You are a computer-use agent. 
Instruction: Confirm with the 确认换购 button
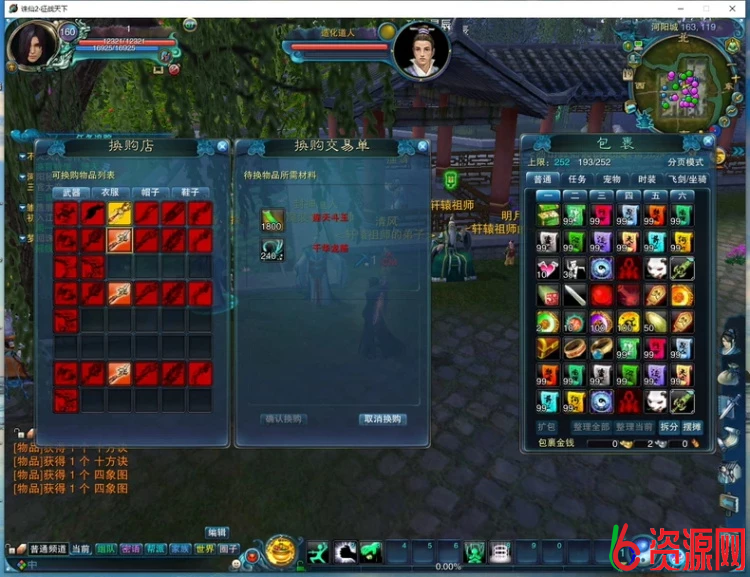(x=283, y=419)
